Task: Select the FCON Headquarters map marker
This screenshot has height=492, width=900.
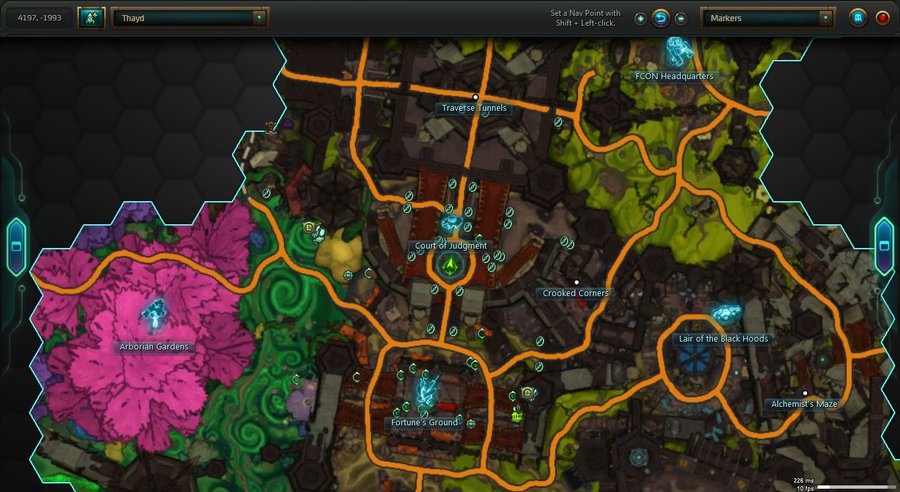Action: coord(680,50)
